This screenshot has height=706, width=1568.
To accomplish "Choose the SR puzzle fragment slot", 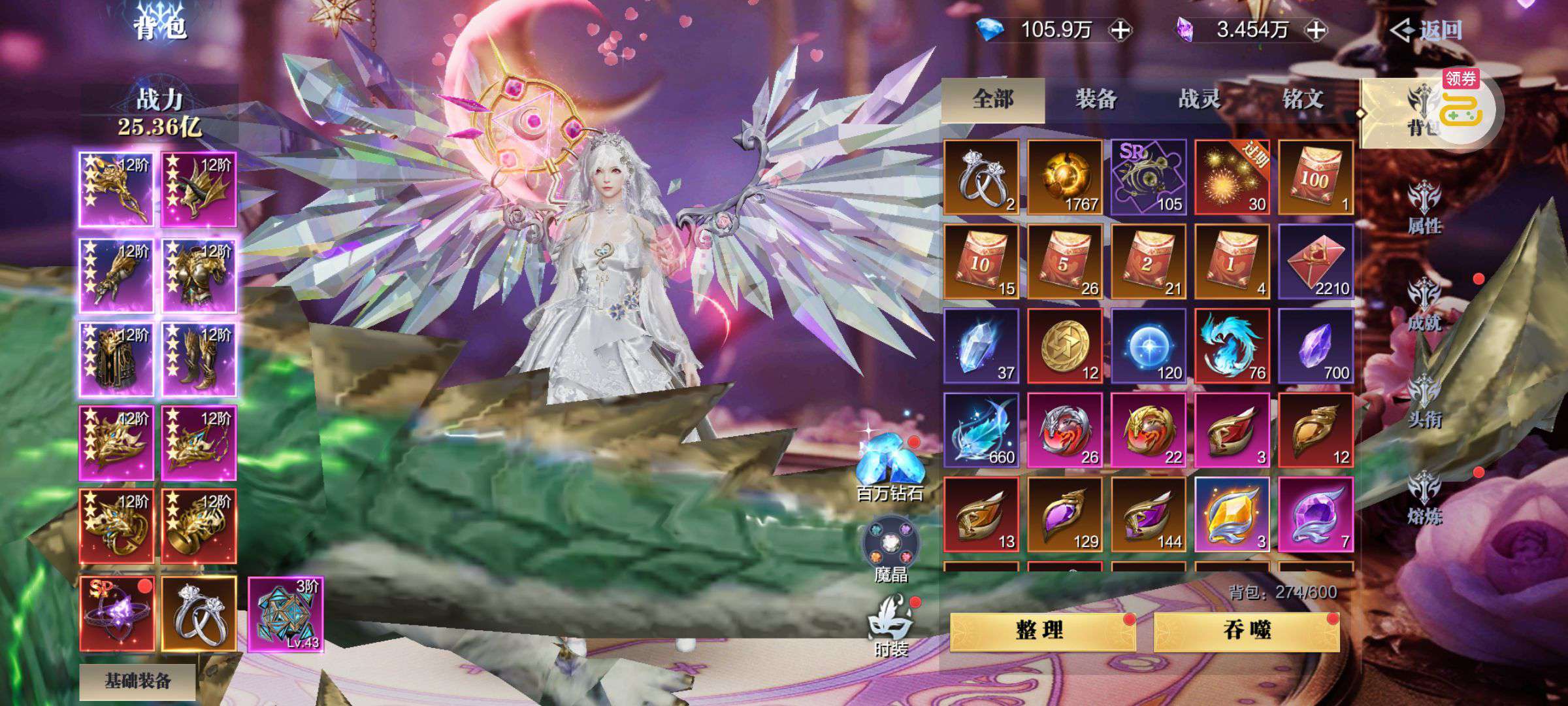I will click(x=1149, y=177).
